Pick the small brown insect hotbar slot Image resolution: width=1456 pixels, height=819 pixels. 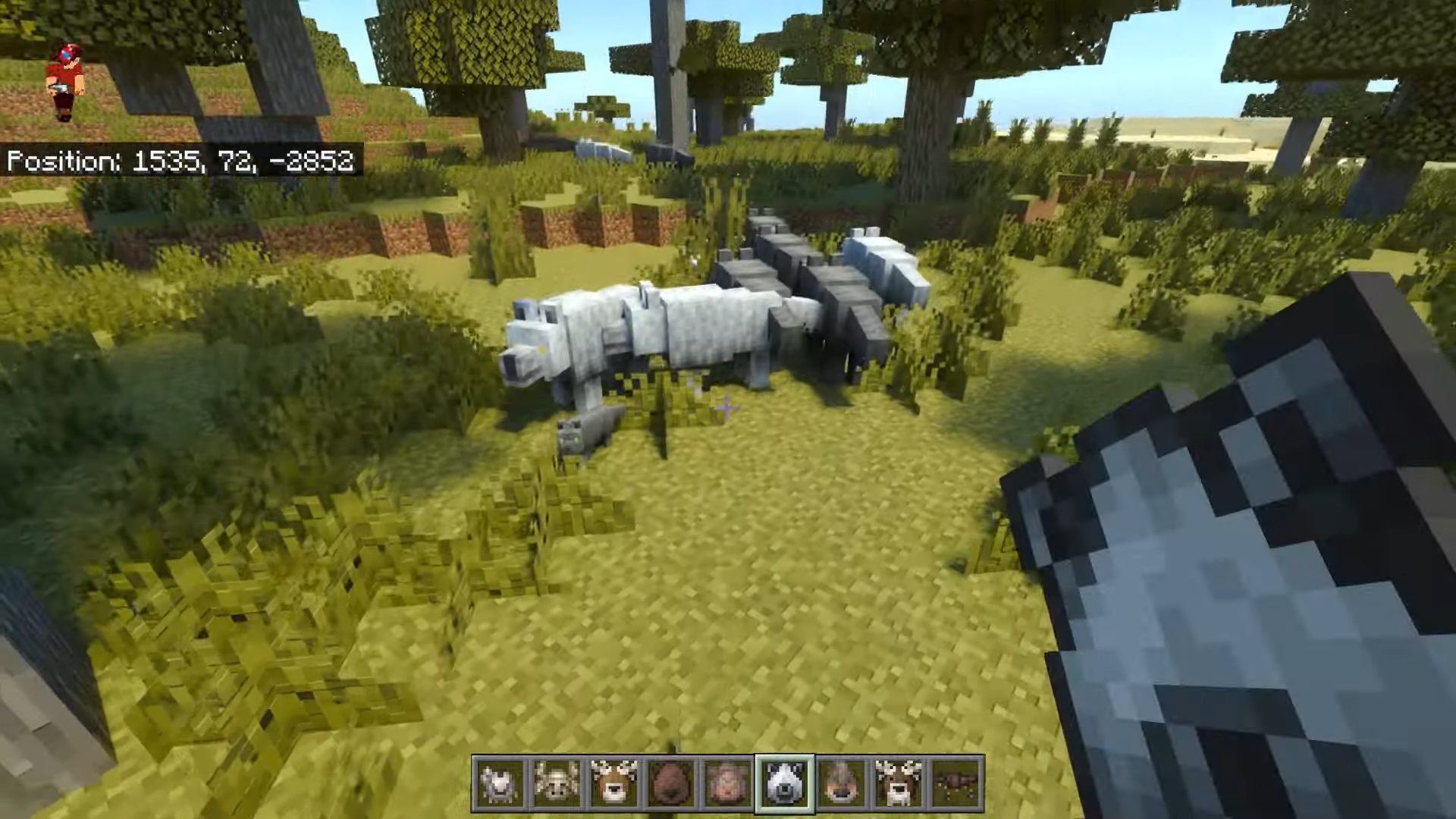tap(955, 783)
